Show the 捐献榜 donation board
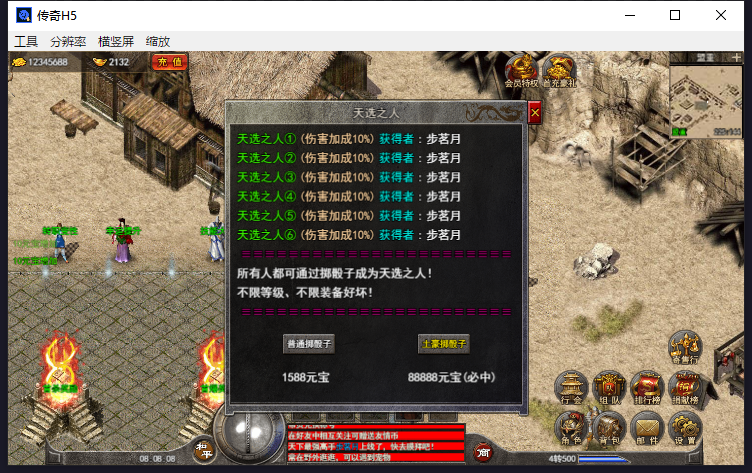 685,389
